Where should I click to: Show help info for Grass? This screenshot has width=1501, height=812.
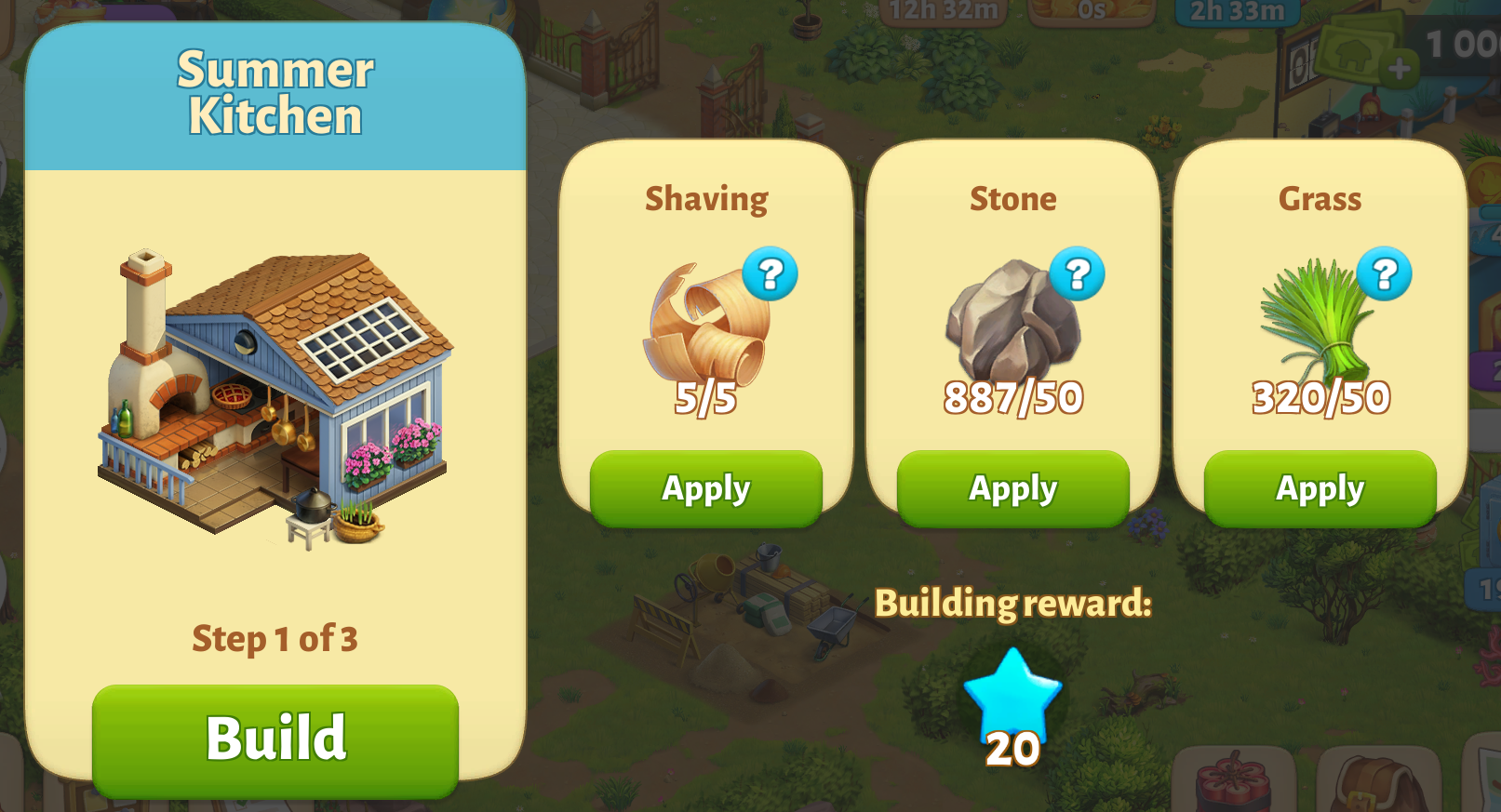click(1384, 274)
